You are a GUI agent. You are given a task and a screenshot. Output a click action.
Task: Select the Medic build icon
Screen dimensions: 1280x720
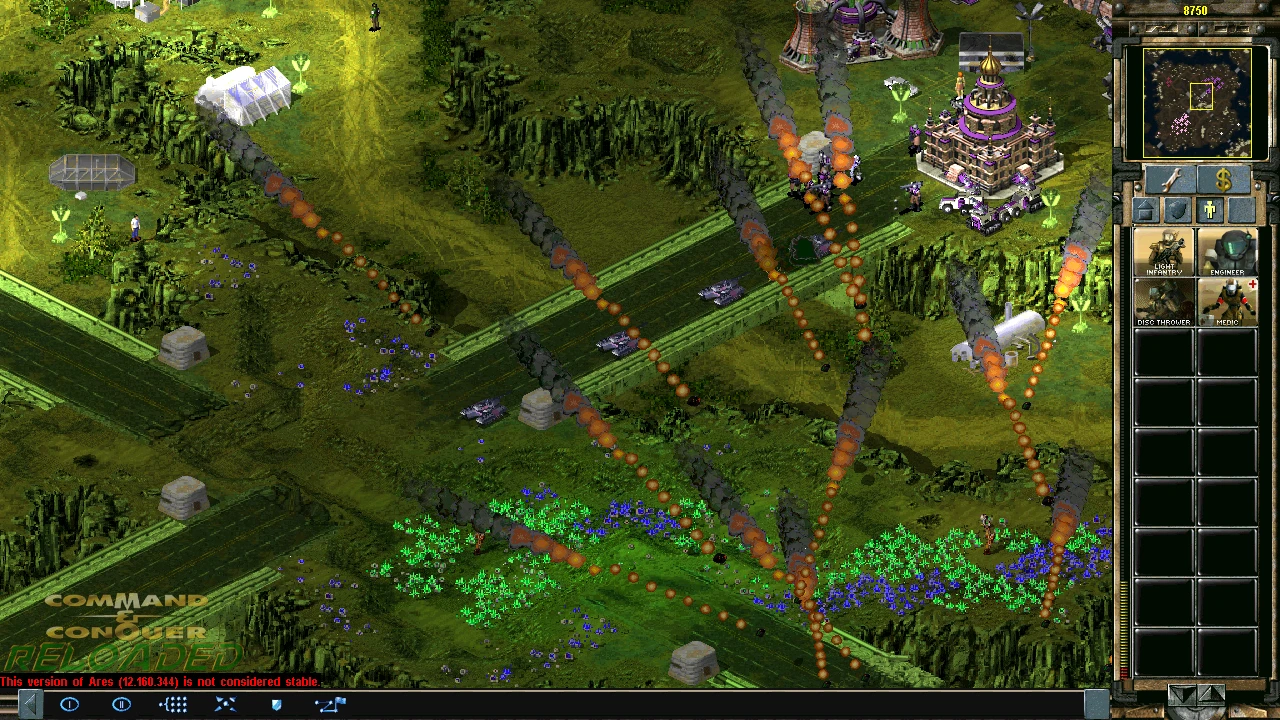(1227, 302)
